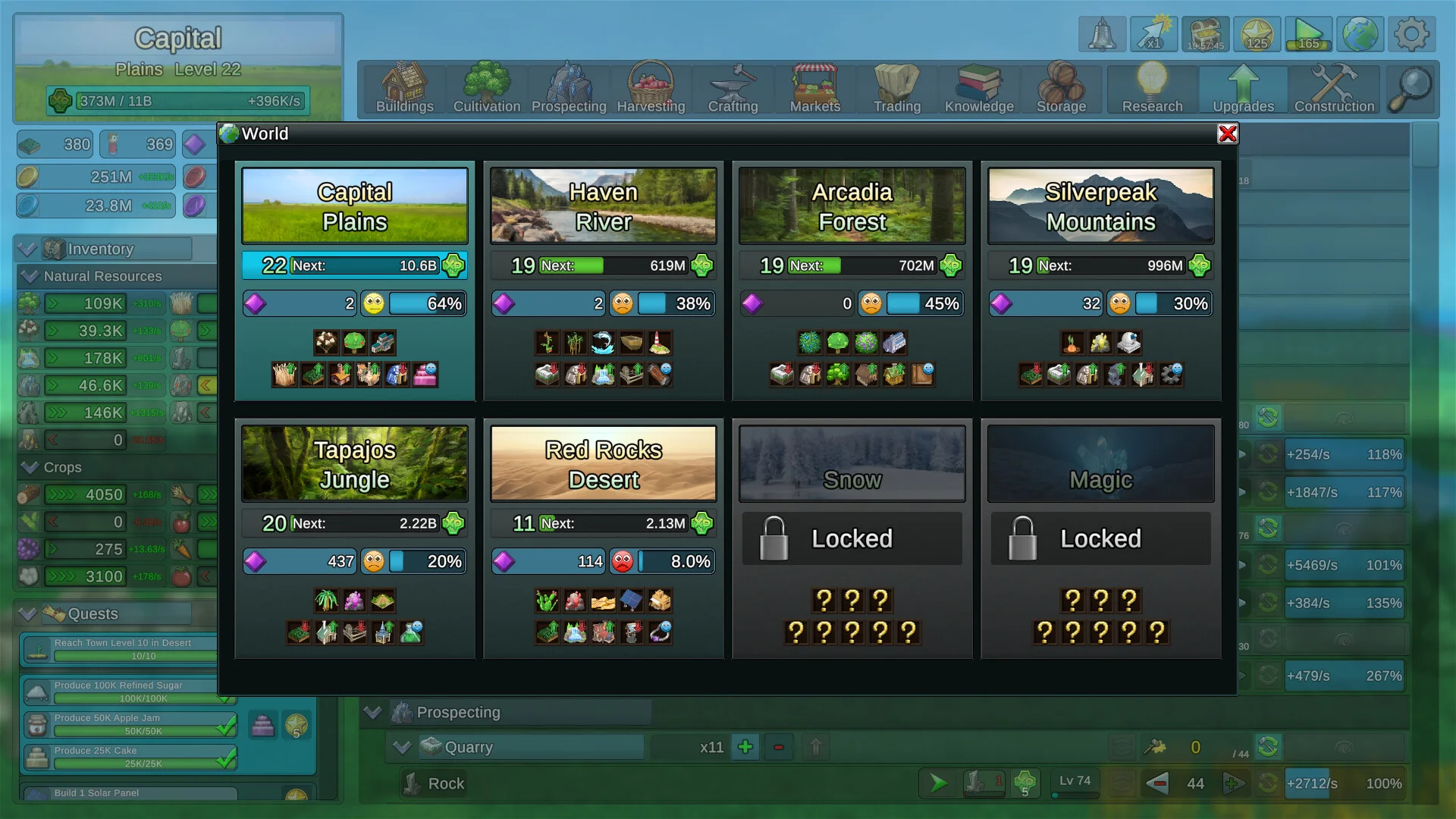The height and width of the screenshot is (819, 1456).
Task: Show the Markets tab
Action: tap(815, 89)
